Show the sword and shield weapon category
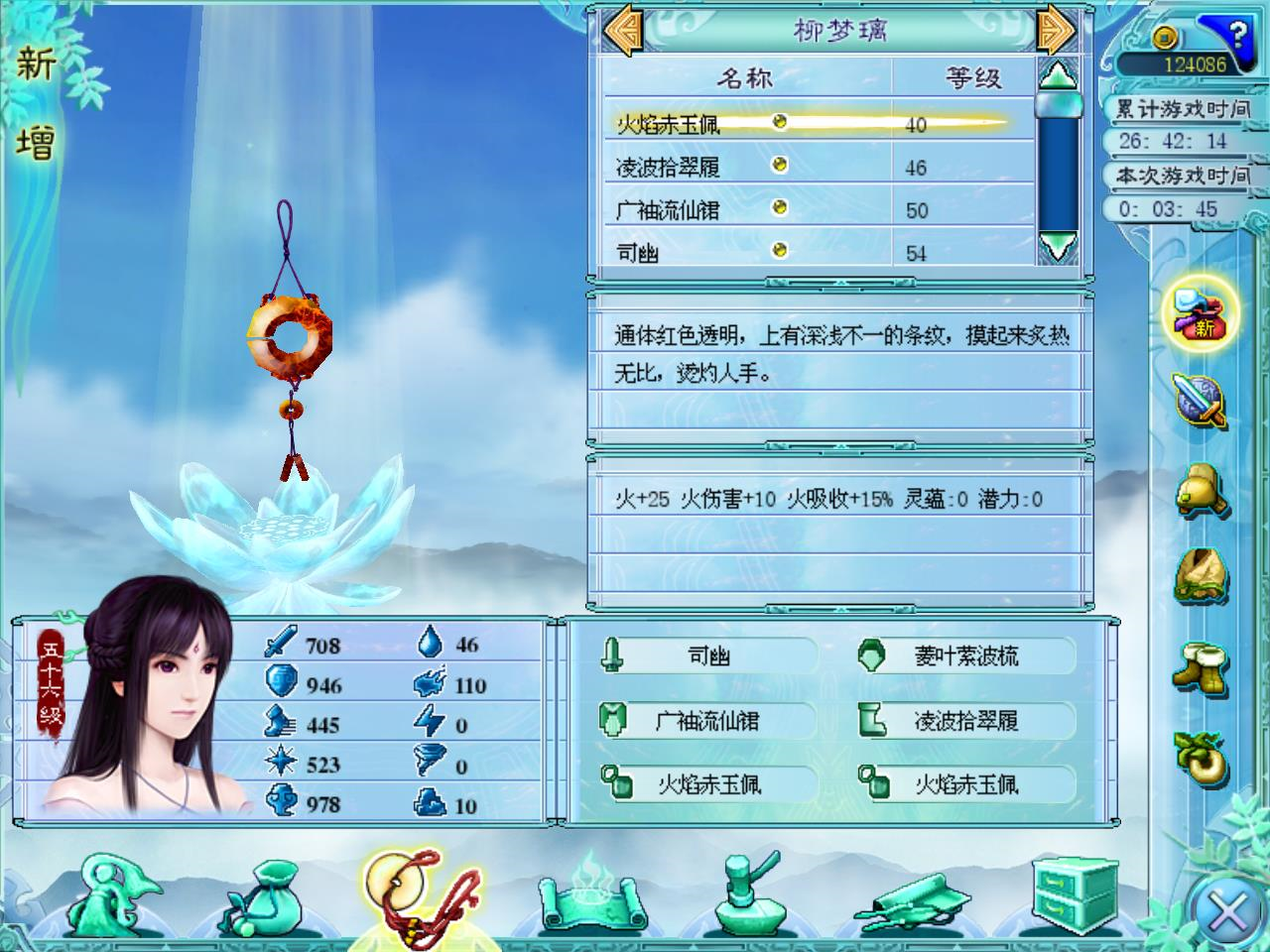1270x952 pixels. click(x=1201, y=401)
